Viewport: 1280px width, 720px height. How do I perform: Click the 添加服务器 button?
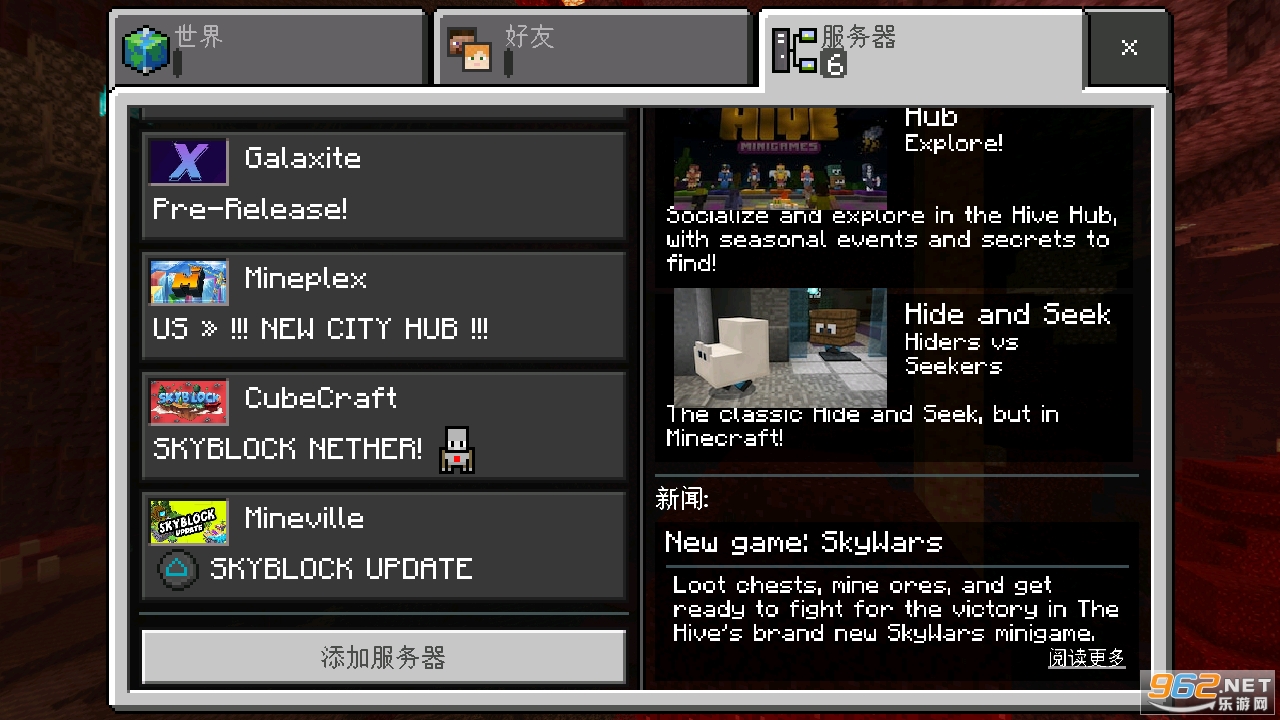pyautogui.click(x=383, y=658)
